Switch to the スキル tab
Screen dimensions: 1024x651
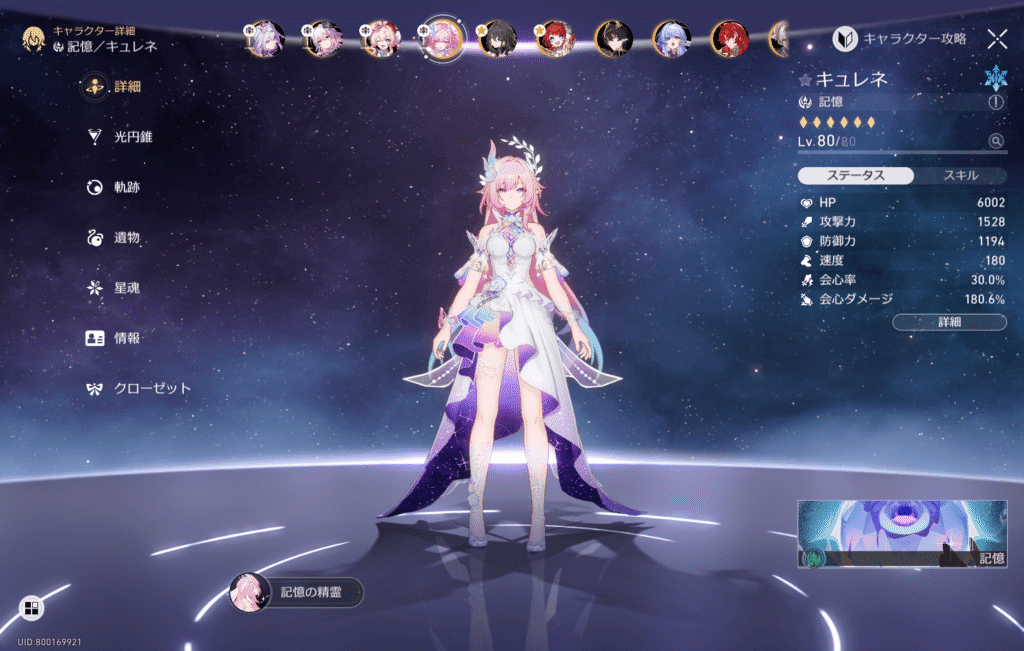pyautogui.click(x=959, y=175)
